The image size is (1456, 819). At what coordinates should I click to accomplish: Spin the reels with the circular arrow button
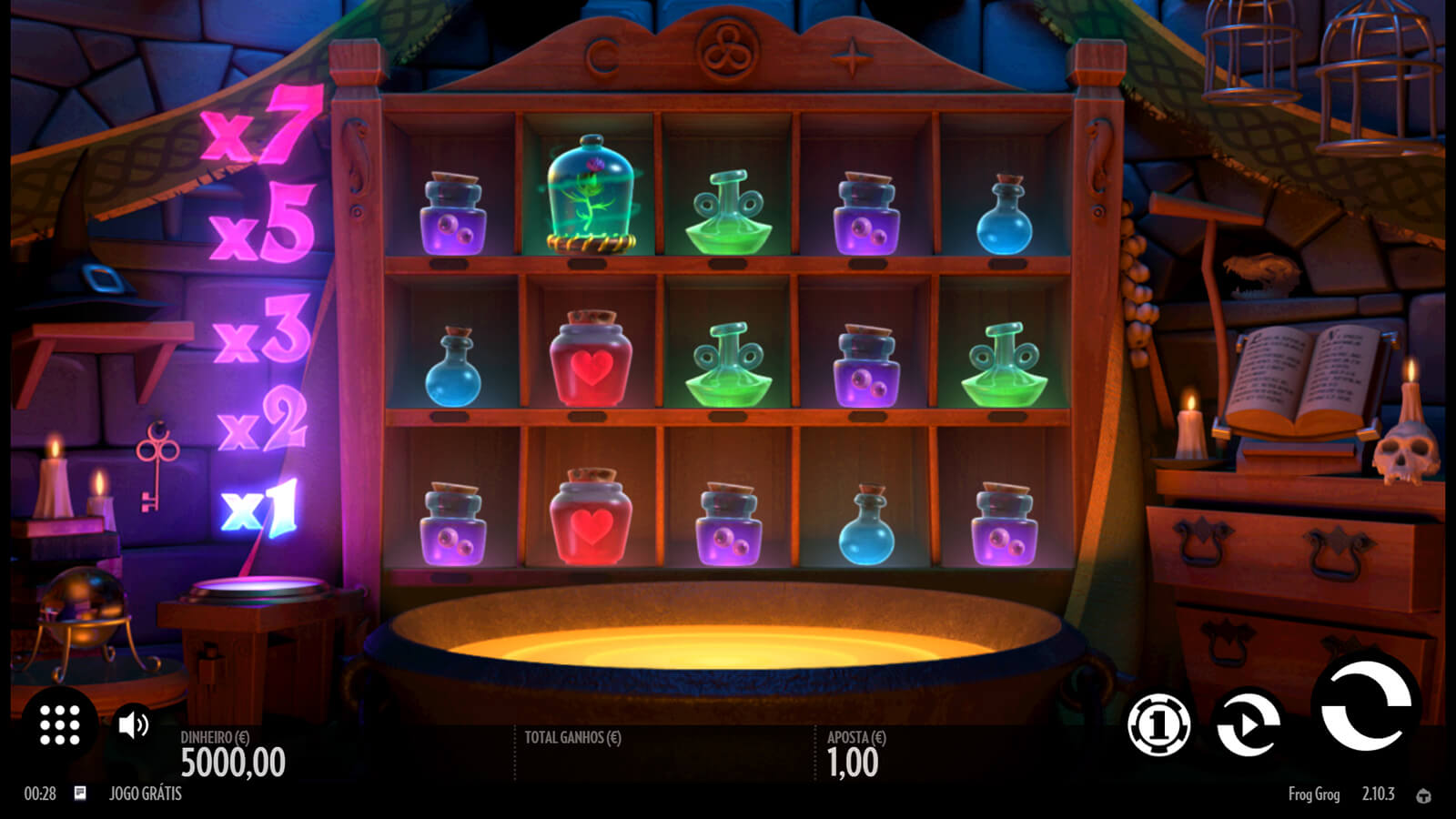click(x=1365, y=704)
